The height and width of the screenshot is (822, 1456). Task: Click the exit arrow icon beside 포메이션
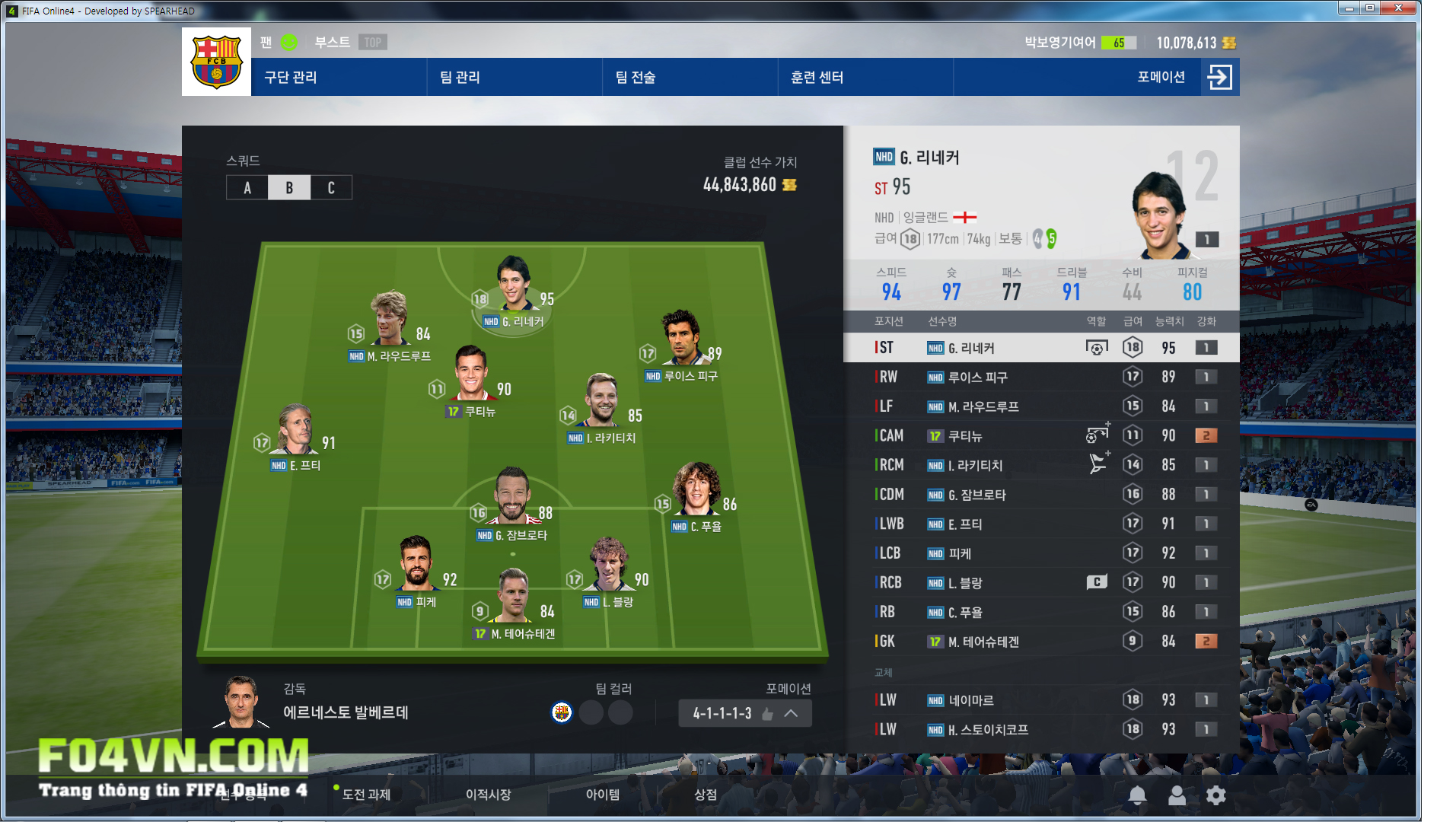pyautogui.click(x=1219, y=77)
